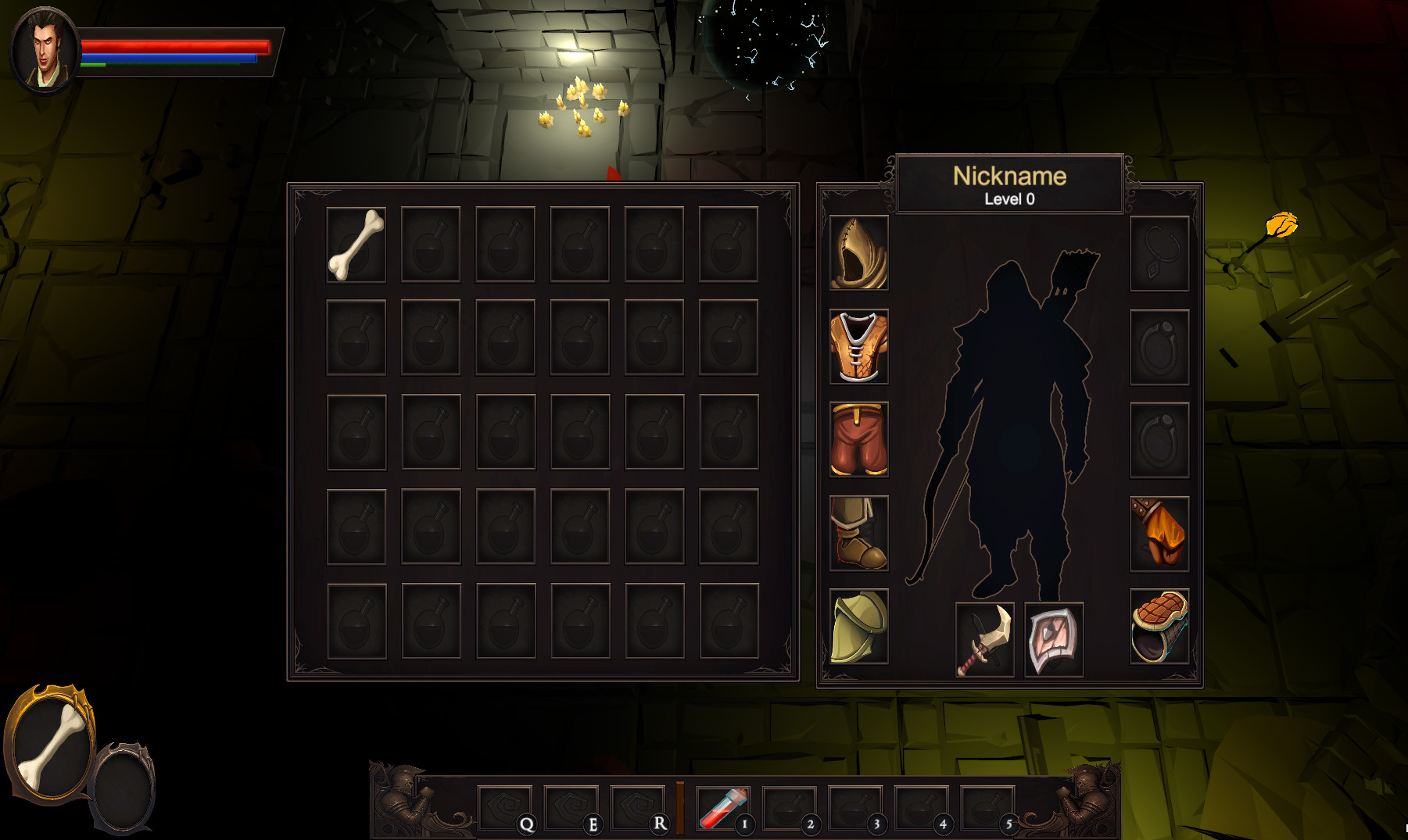
Task: Select the chainmail chest armor icon
Action: tap(858, 346)
